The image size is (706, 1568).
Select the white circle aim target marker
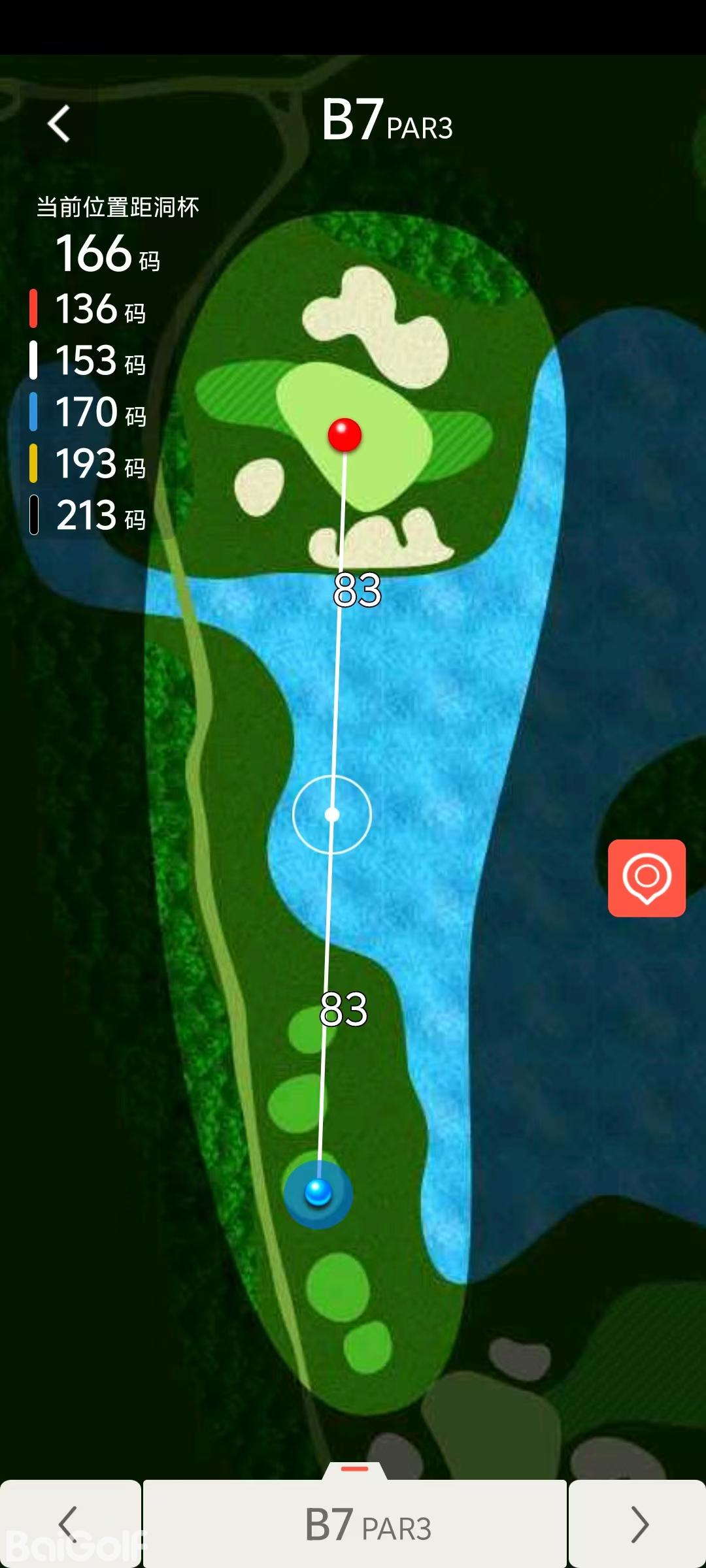click(x=332, y=815)
